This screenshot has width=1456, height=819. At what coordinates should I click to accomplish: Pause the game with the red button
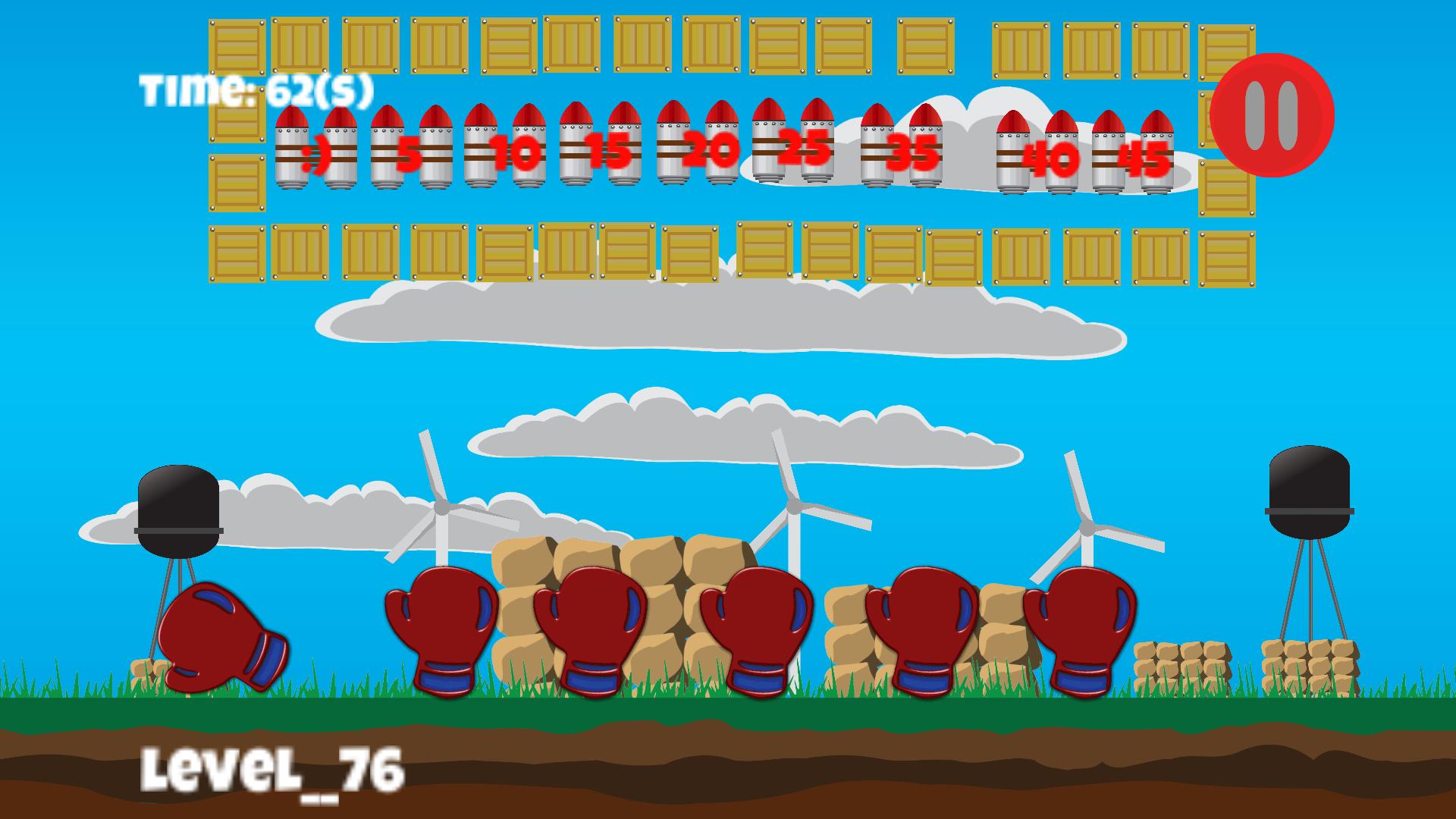pos(1272,115)
